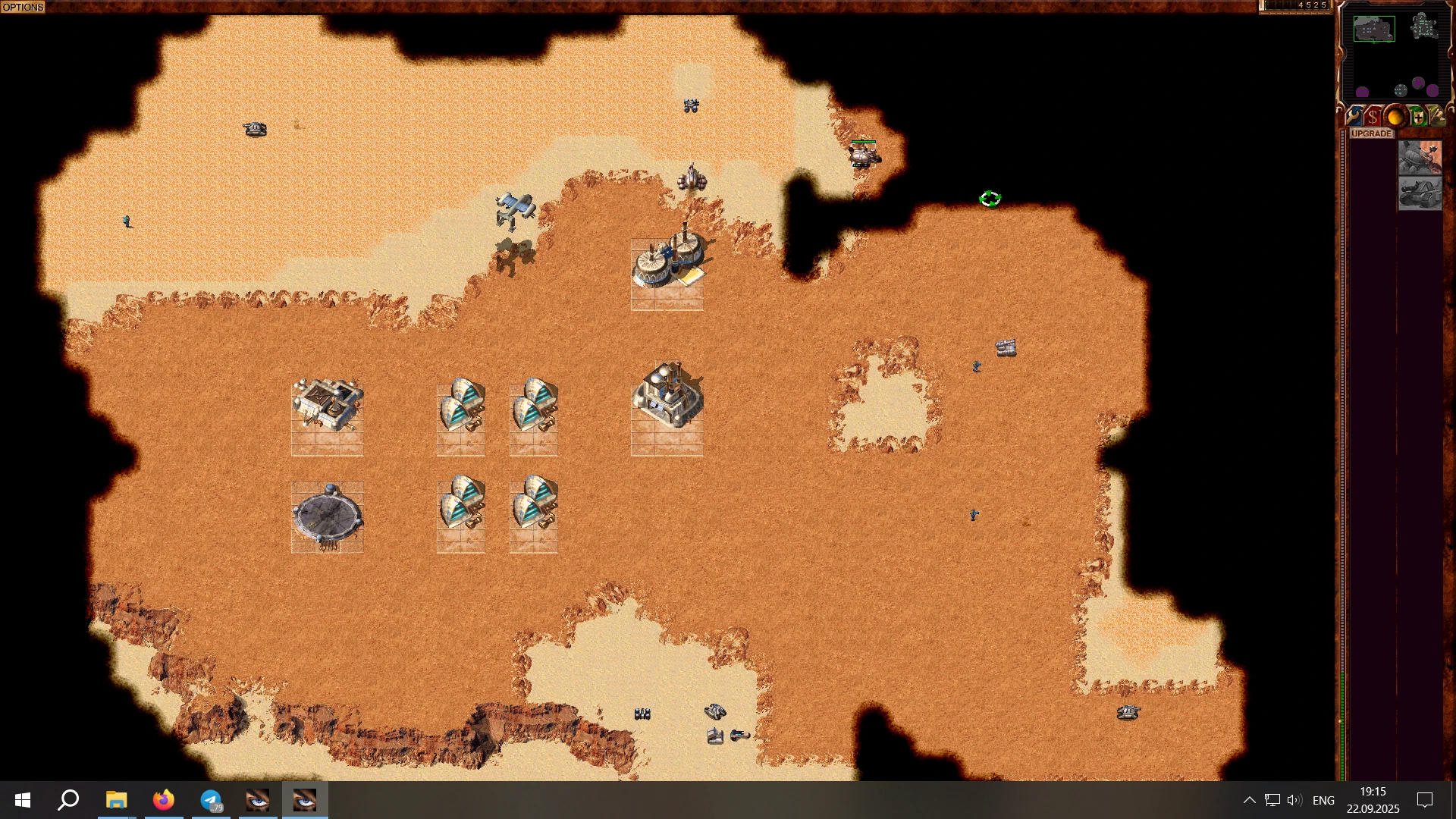This screenshot has width=1456, height=819.
Task: Click the orange planet orb button
Action: tap(1395, 117)
